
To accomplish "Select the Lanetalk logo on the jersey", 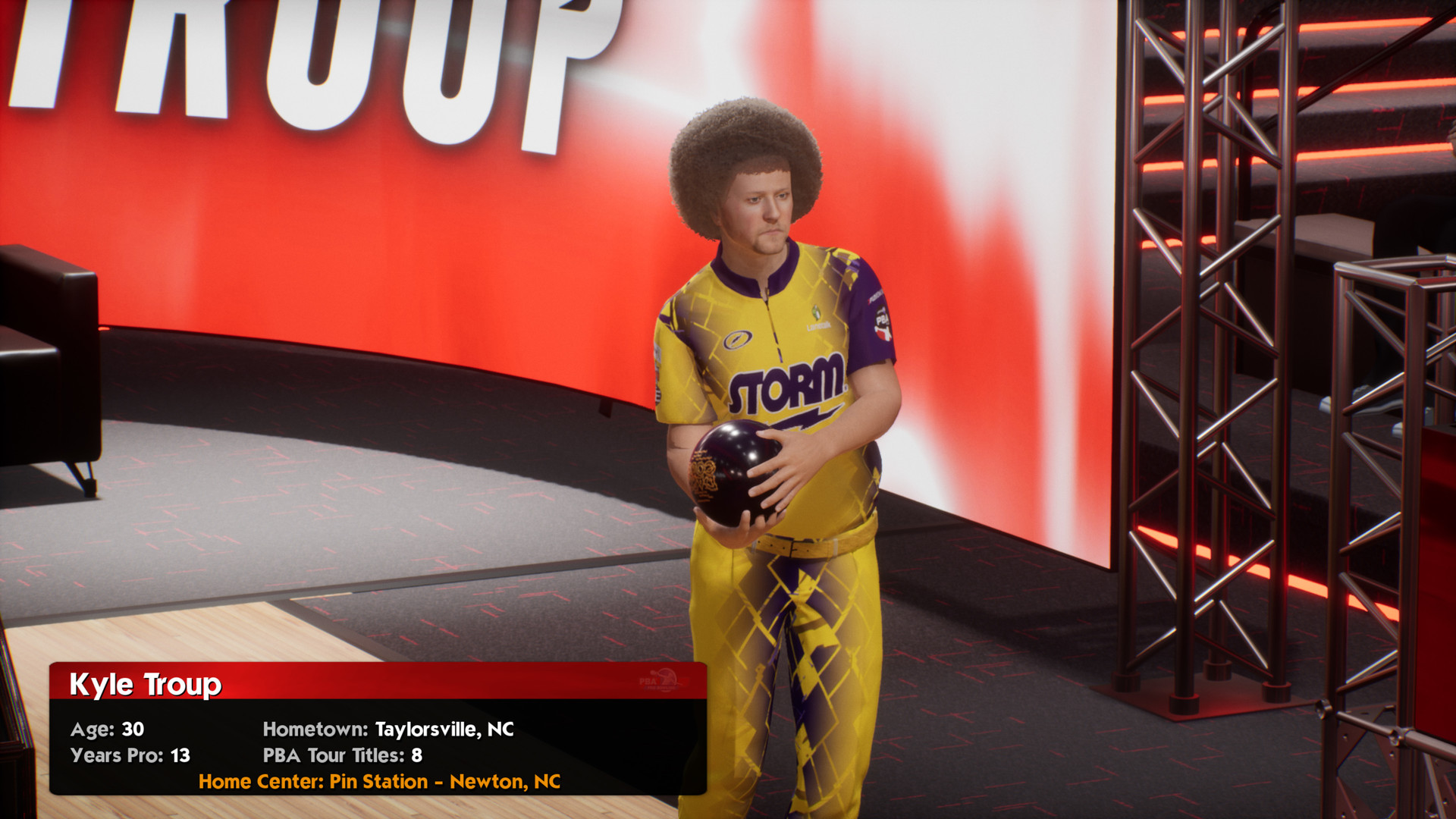I will [x=817, y=326].
